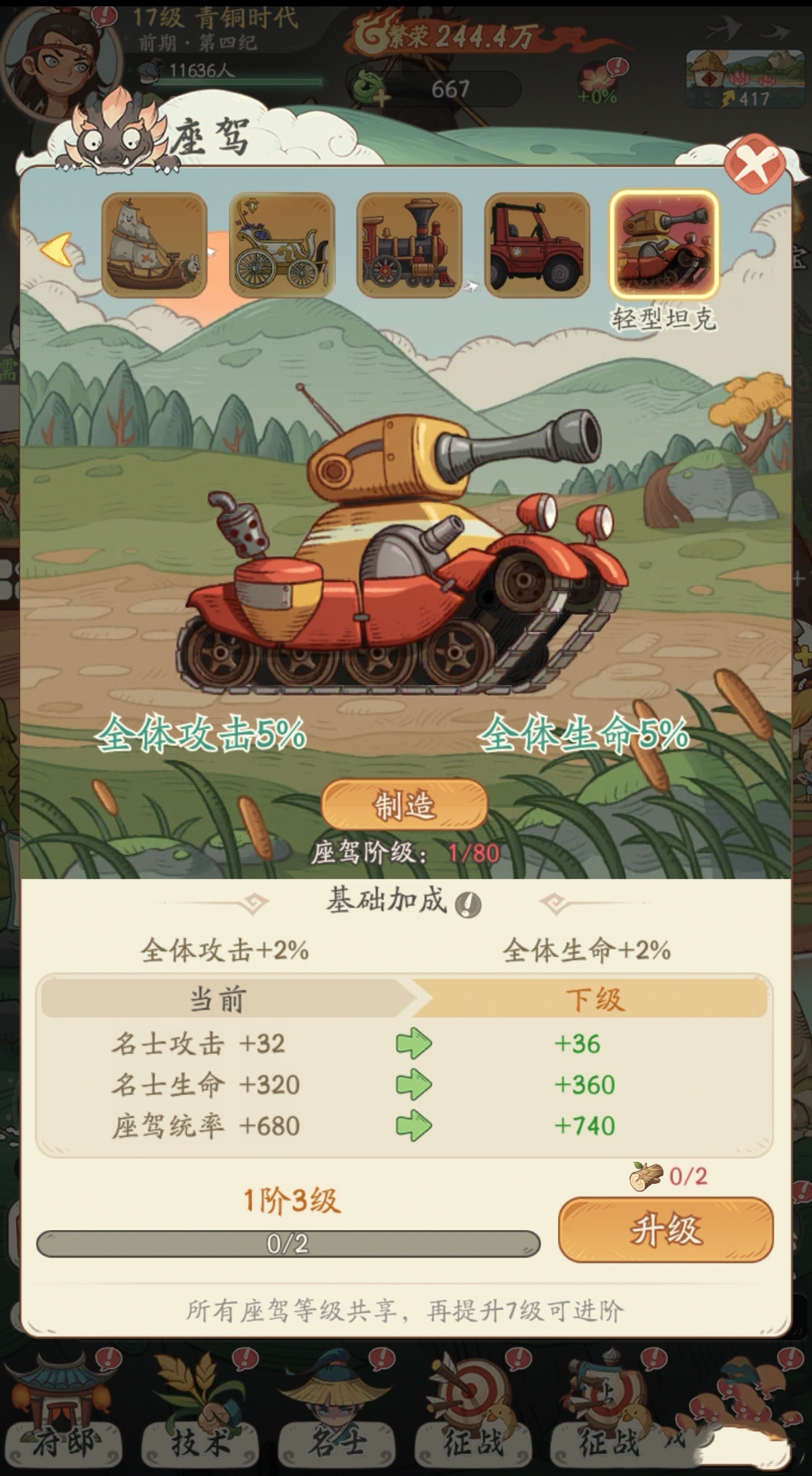
Task: Open the village thumbnail showing 417
Action: (x=745, y=79)
